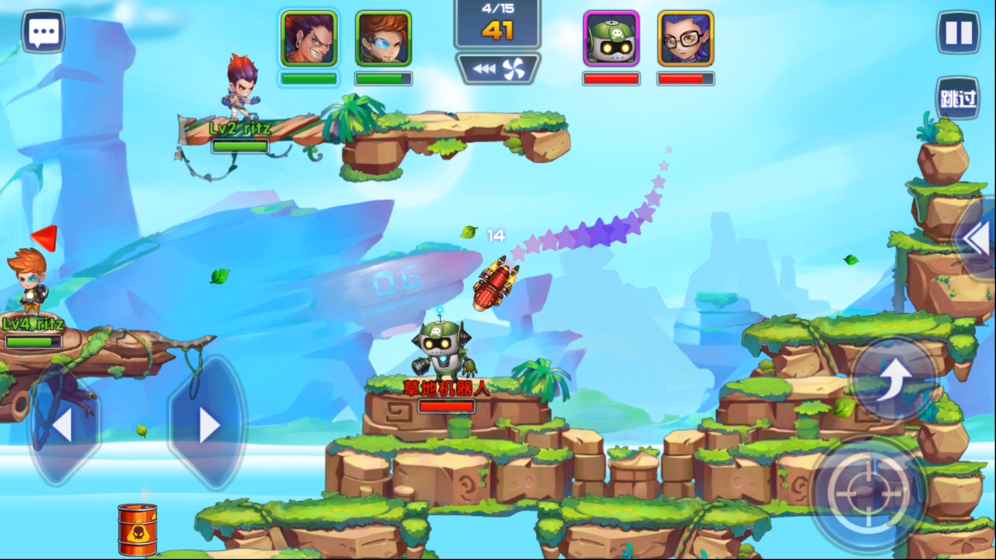996x560 pixels.
Task: Pause the game
Action: 958,33
